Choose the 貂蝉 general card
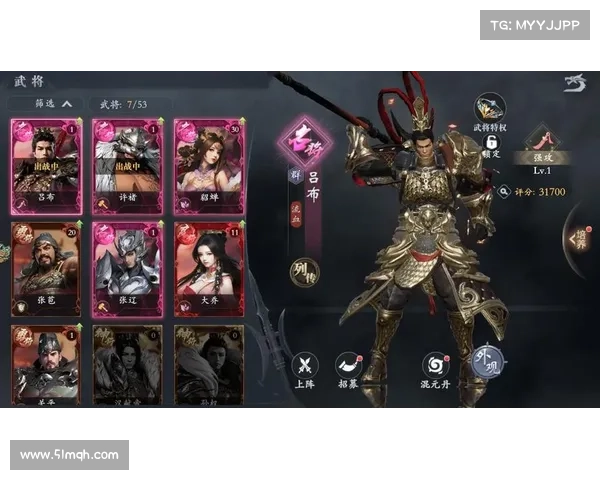This screenshot has width=600, height=480. [207, 163]
